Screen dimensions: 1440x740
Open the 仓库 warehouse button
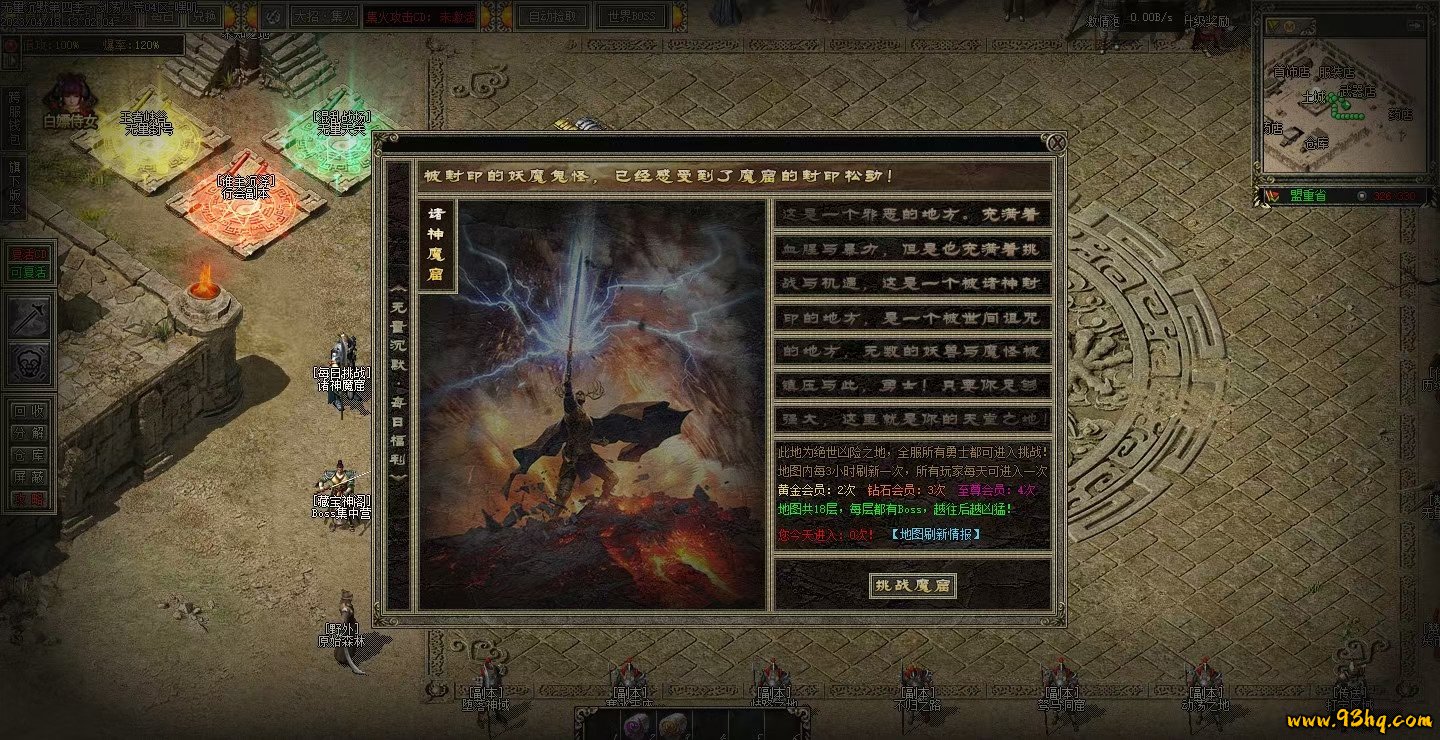click(x=28, y=455)
